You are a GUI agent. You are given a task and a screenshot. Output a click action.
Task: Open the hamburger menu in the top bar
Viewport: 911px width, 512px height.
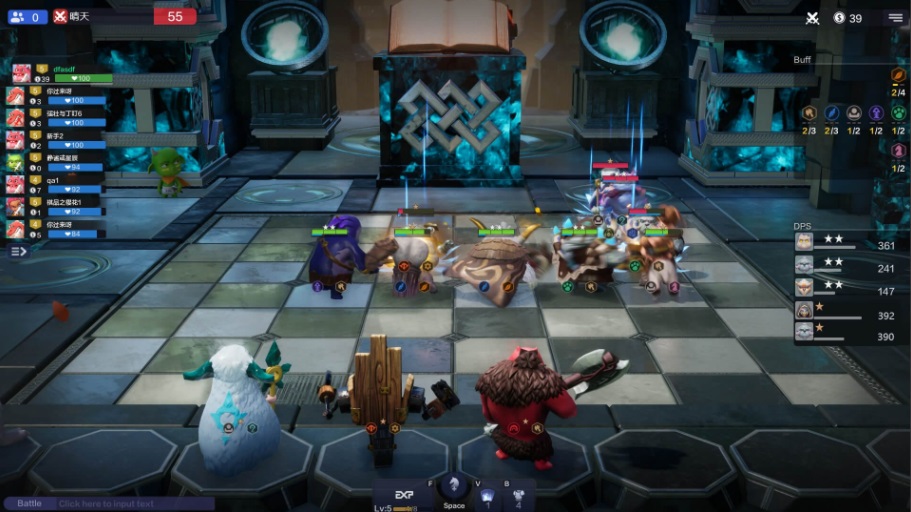coord(895,17)
